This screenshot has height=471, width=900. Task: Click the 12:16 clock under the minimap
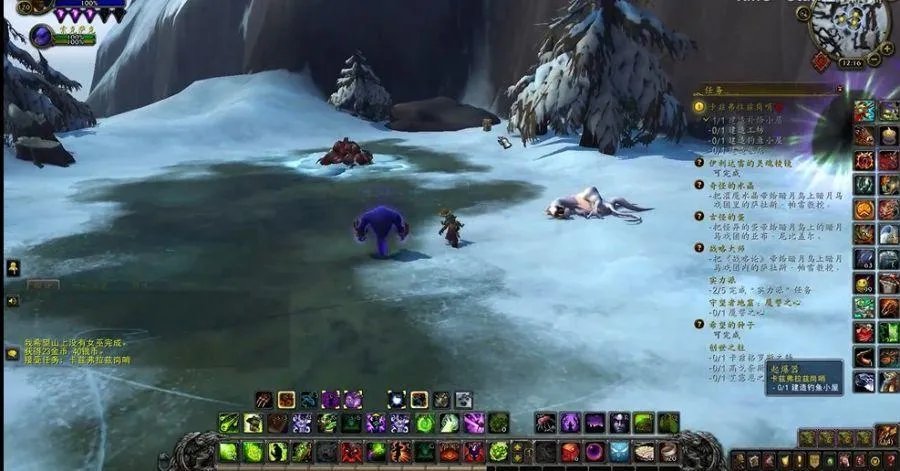(x=852, y=63)
